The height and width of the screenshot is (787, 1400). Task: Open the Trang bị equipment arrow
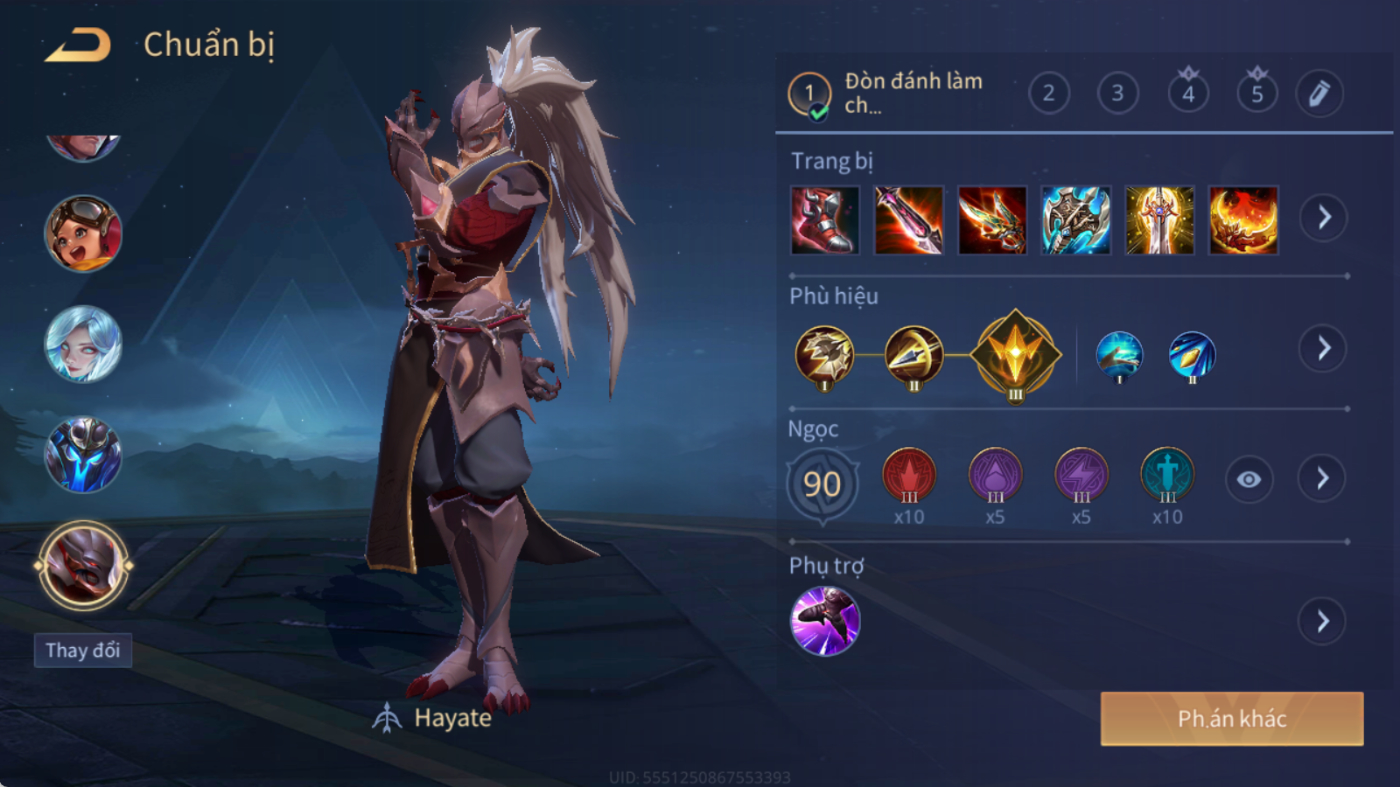(1323, 217)
